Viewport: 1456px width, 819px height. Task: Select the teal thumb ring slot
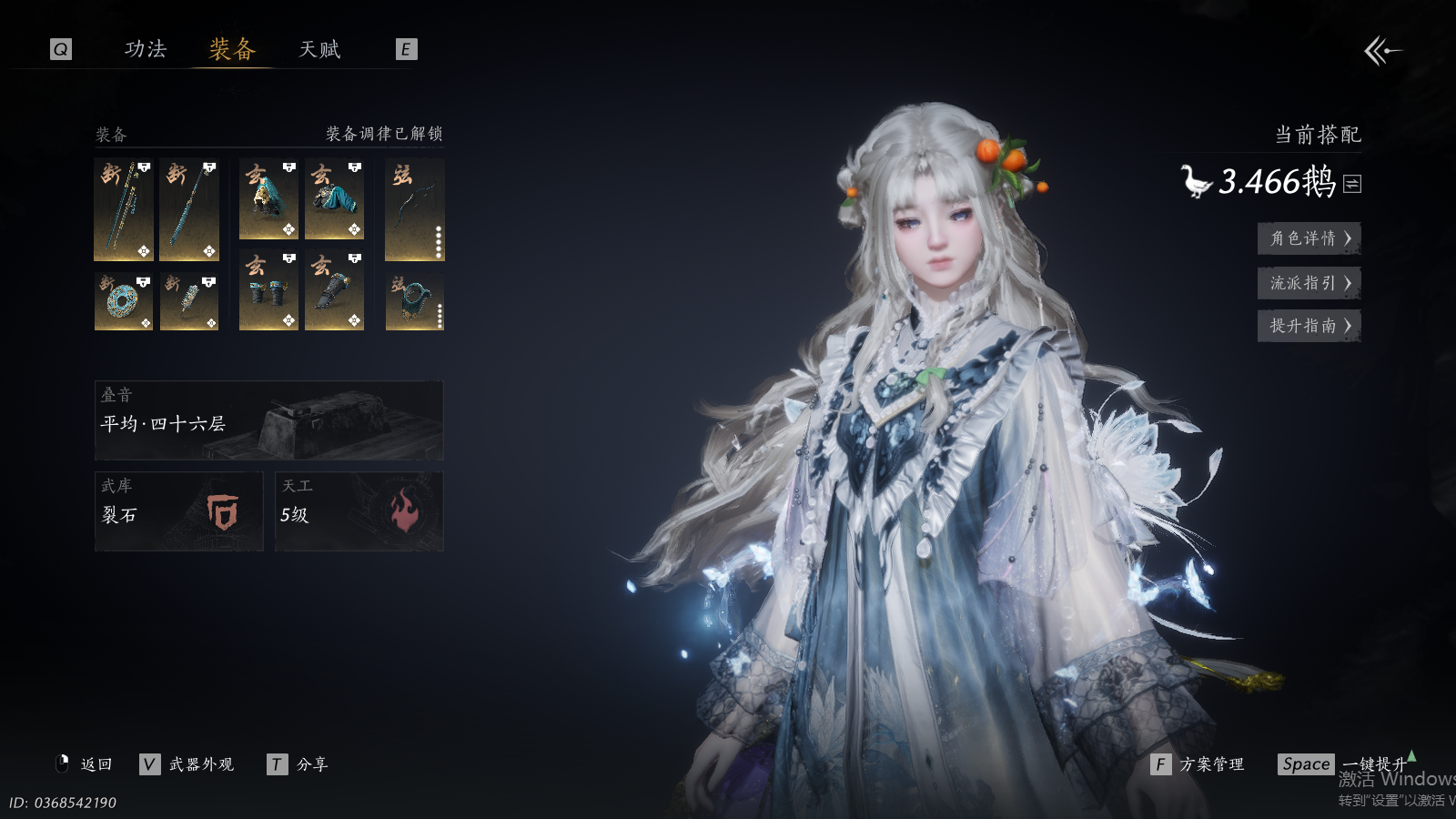415,301
